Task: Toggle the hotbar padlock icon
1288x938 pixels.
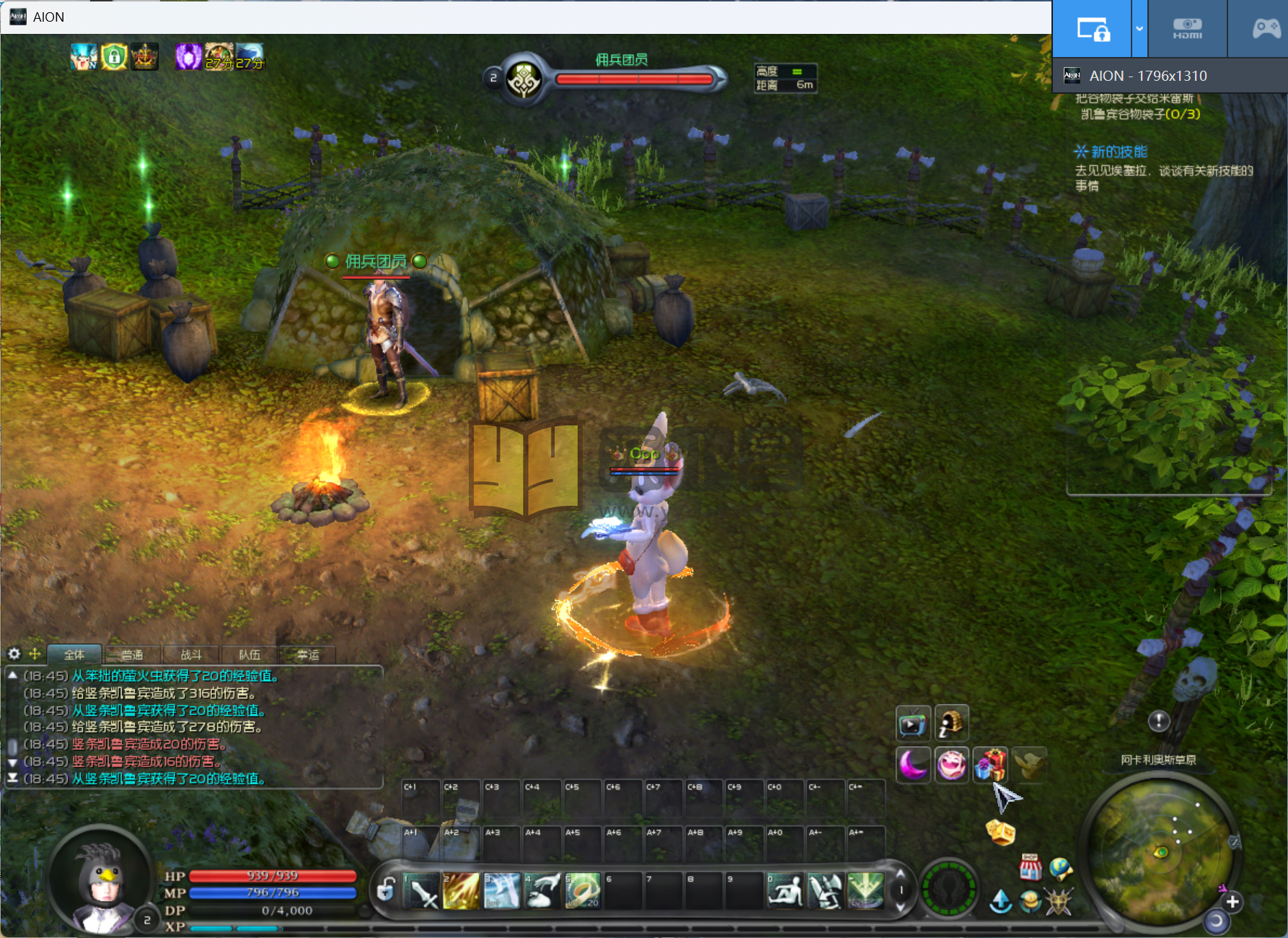Action: [387, 890]
